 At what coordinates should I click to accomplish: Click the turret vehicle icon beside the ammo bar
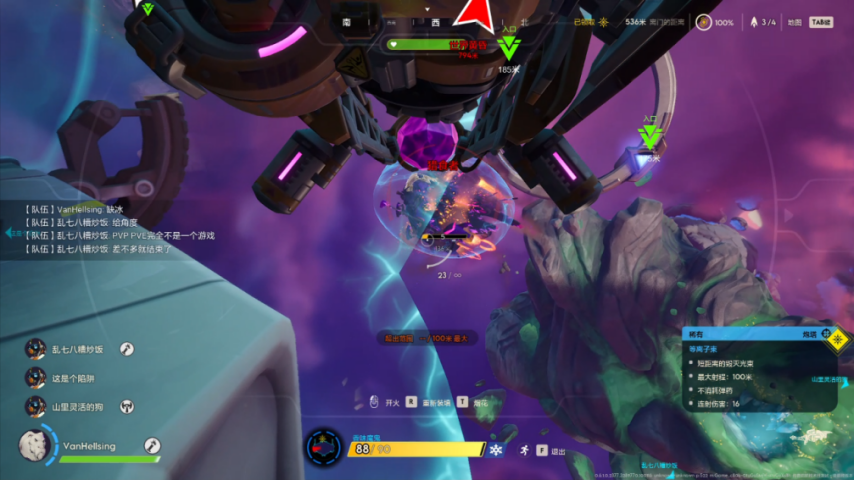coord(324,448)
